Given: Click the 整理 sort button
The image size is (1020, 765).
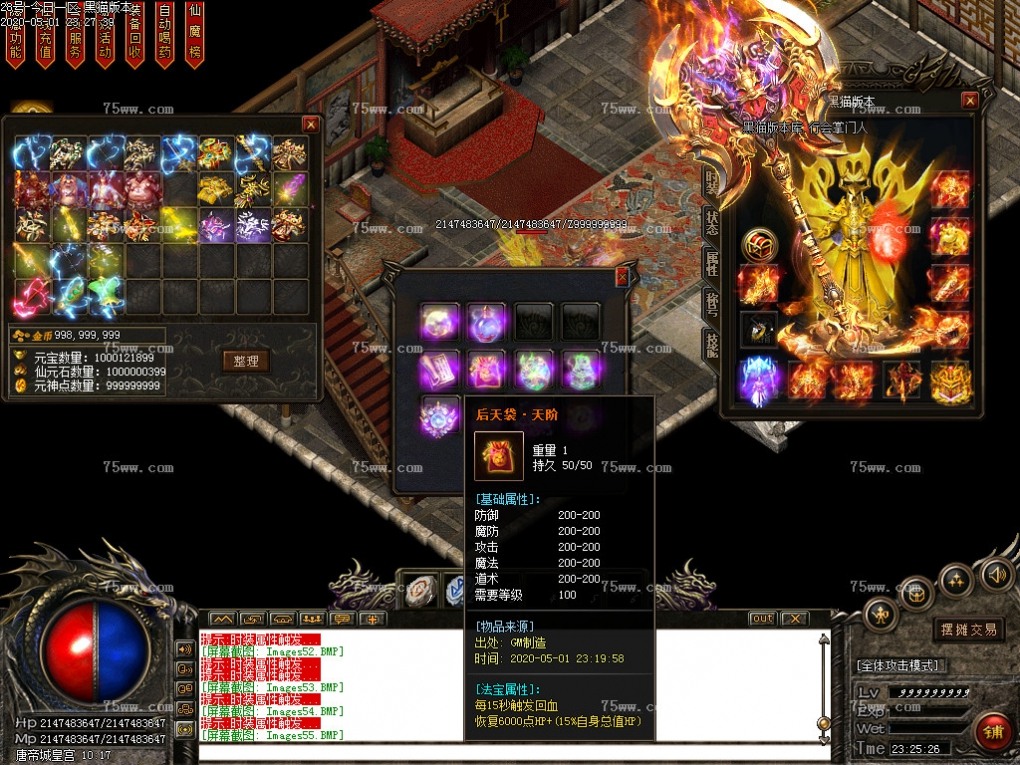Looking at the screenshot, I should [x=246, y=361].
